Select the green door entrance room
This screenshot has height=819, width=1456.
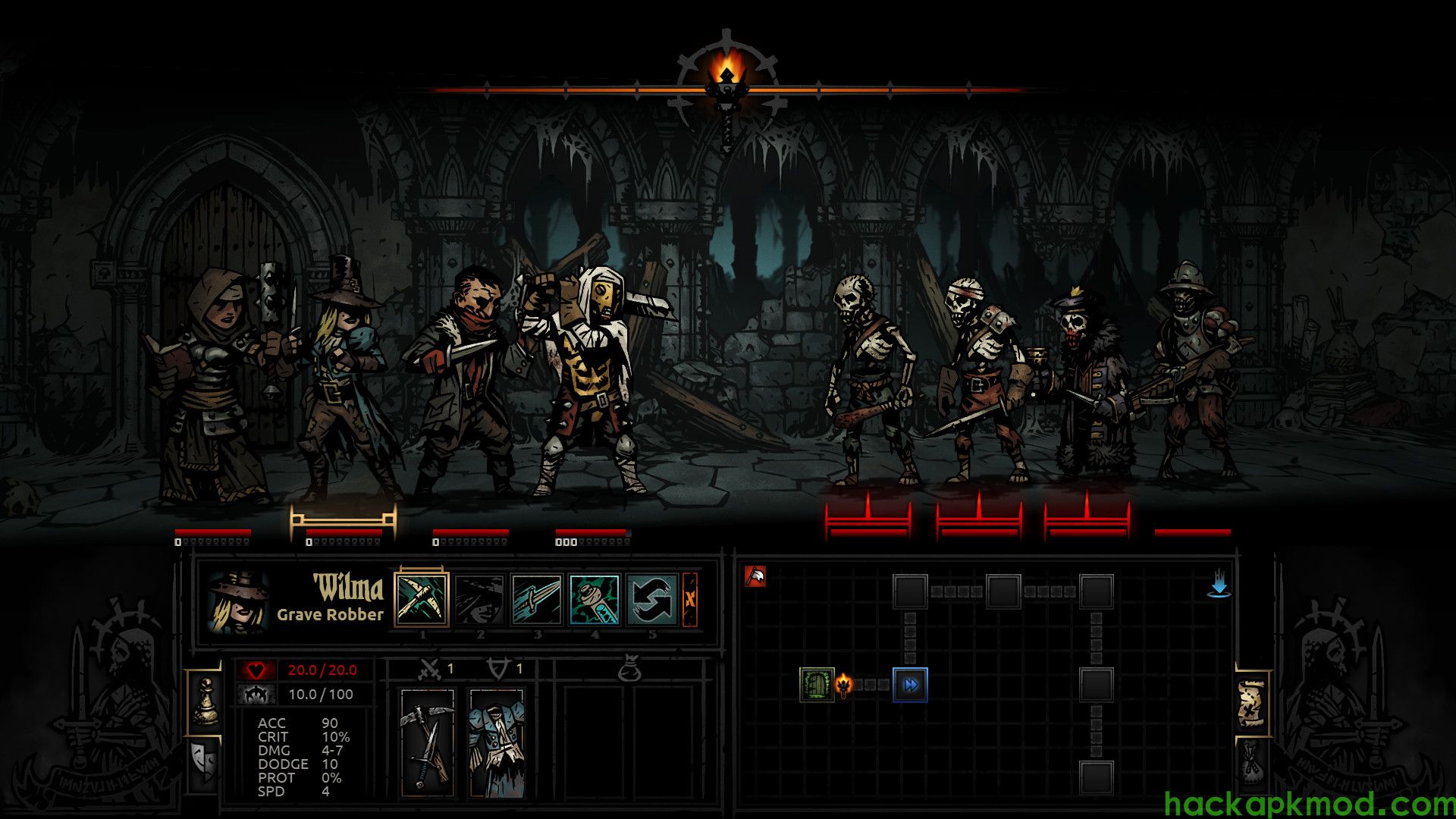coord(817,685)
